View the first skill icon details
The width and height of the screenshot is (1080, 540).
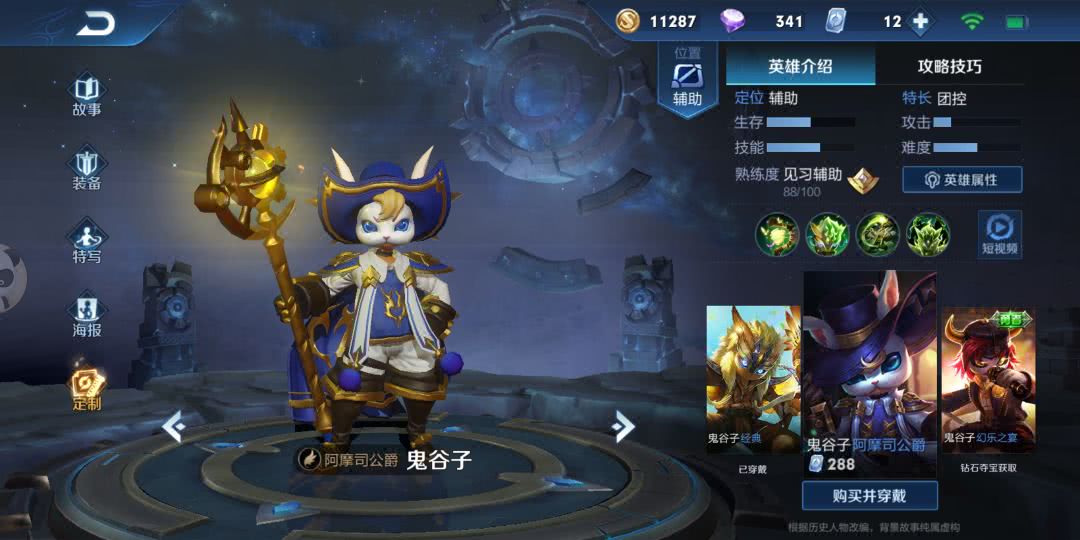pyautogui.click(x=775, y=235)
